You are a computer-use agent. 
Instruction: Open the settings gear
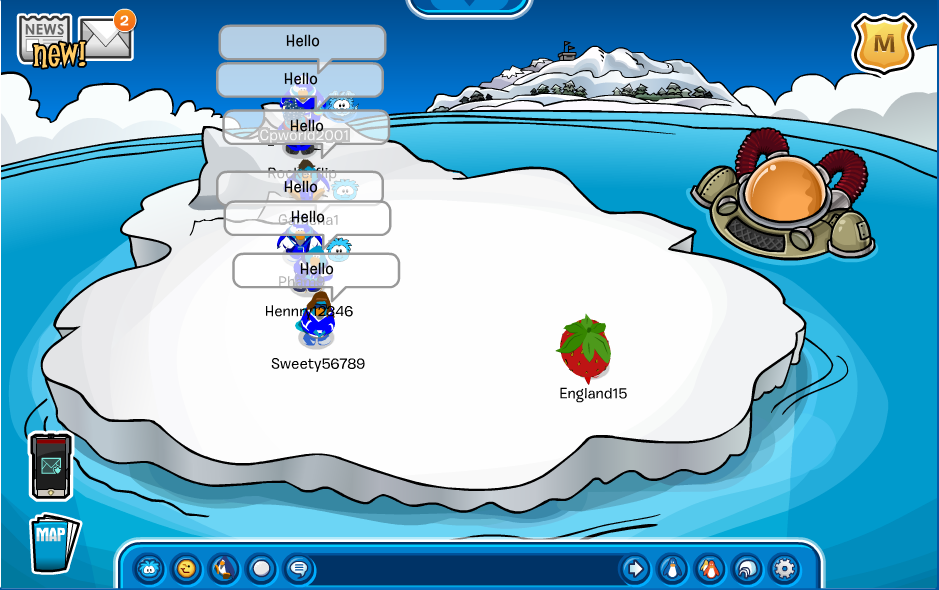tap(784, 569)
